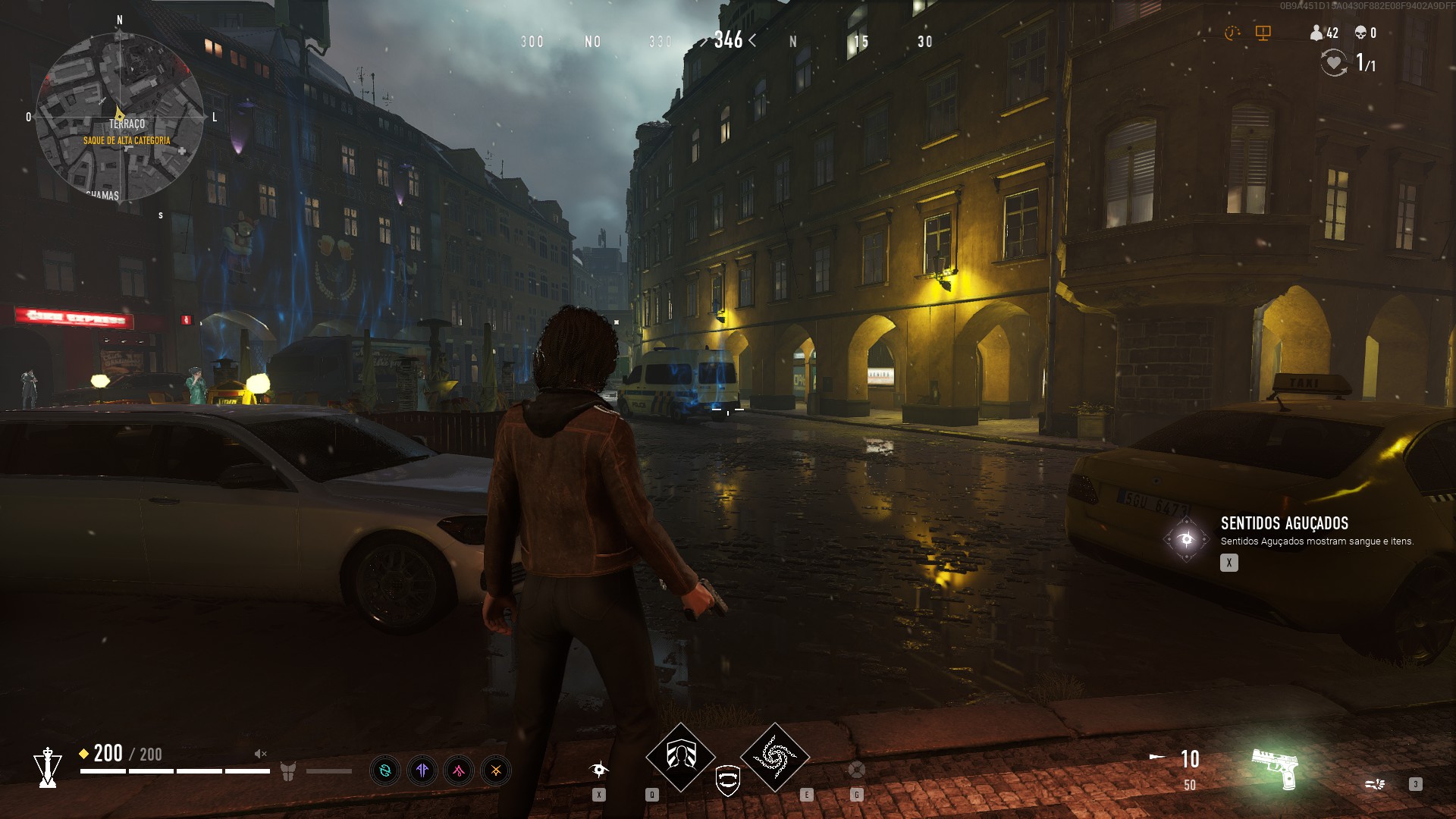
Task: Select the purple blood resonance icon
Action: pyautogui.click(x=422, y=771)
